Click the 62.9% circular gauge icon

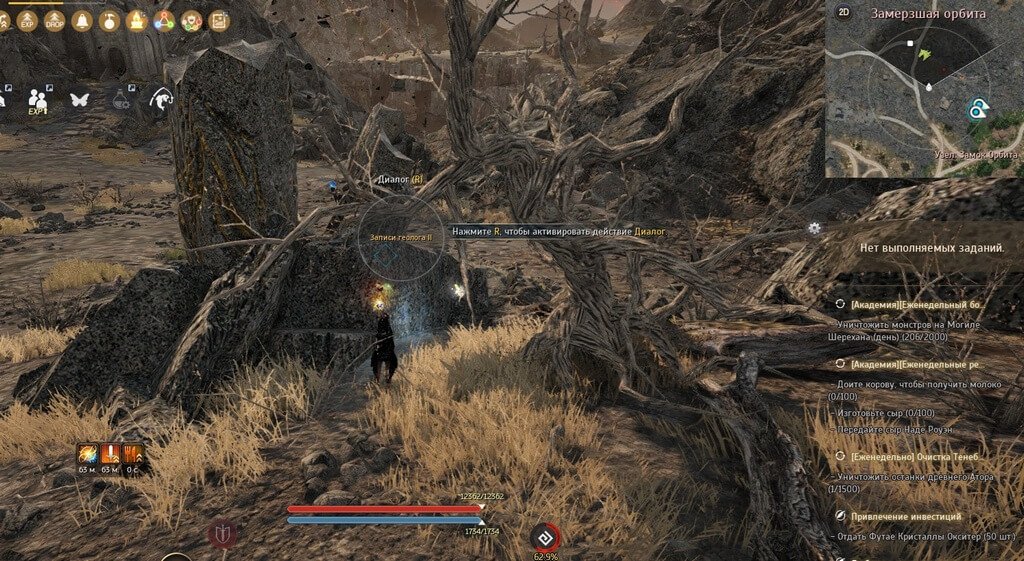(x=545, y=537)
